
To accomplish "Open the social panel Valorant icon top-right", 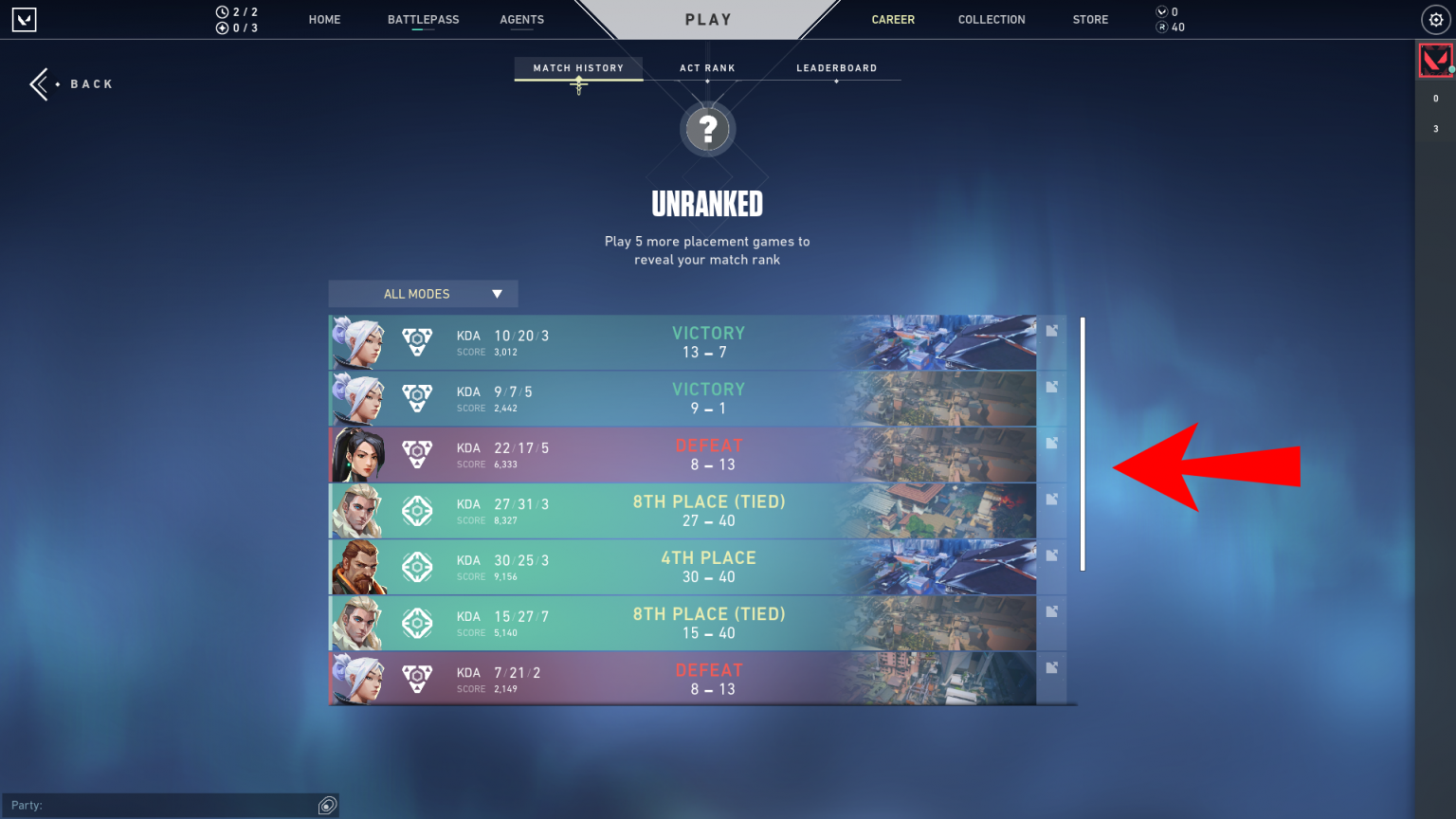I will coord(1434,59).
